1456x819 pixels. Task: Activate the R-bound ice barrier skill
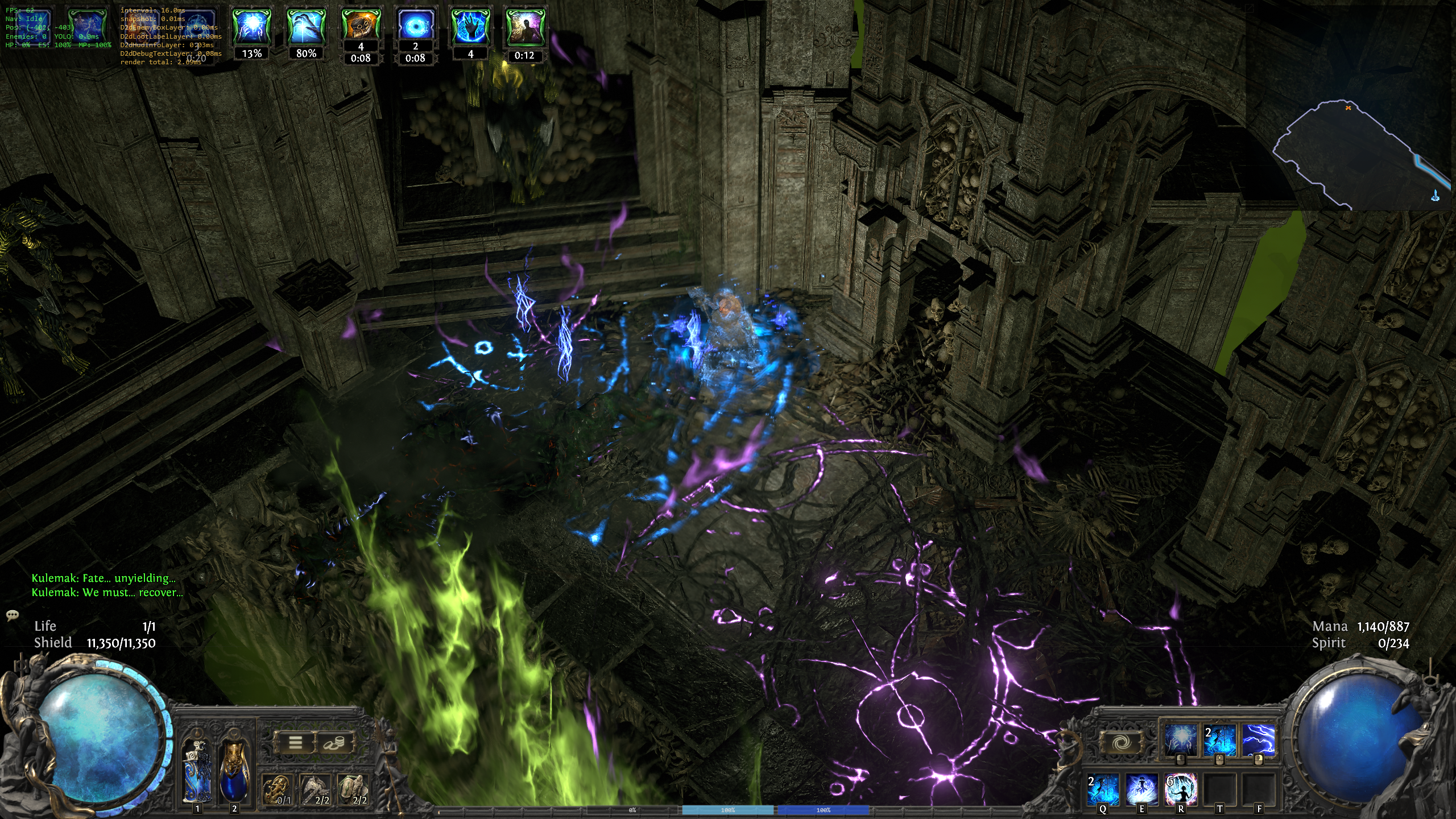click(x=1181, y=788)
